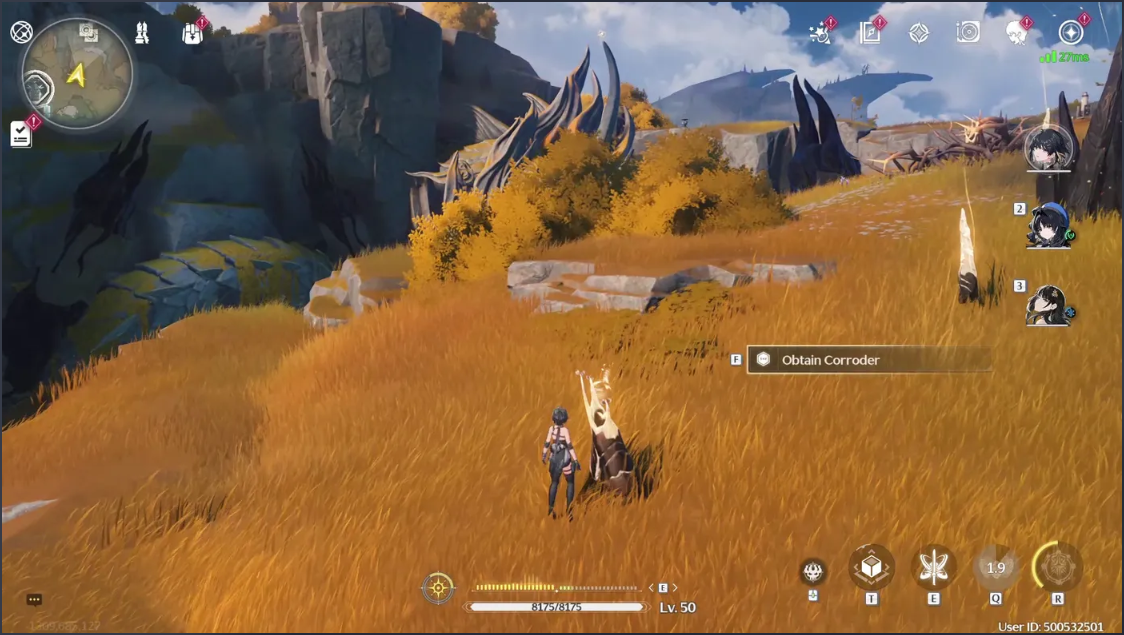The image size is (1124, 635).
Task: Open the guidebook with compass icon
Action: pyautogui.click(x=870, y=33)
